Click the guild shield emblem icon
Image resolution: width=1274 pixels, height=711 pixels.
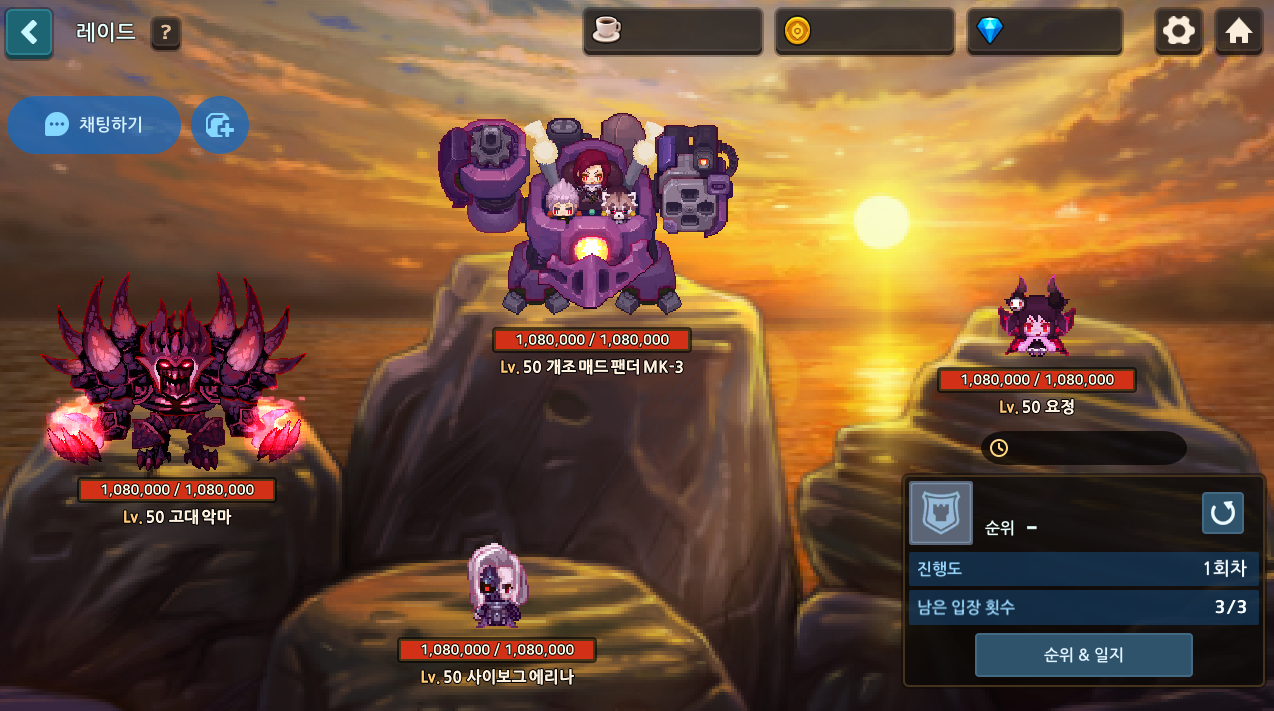(940, 513)
